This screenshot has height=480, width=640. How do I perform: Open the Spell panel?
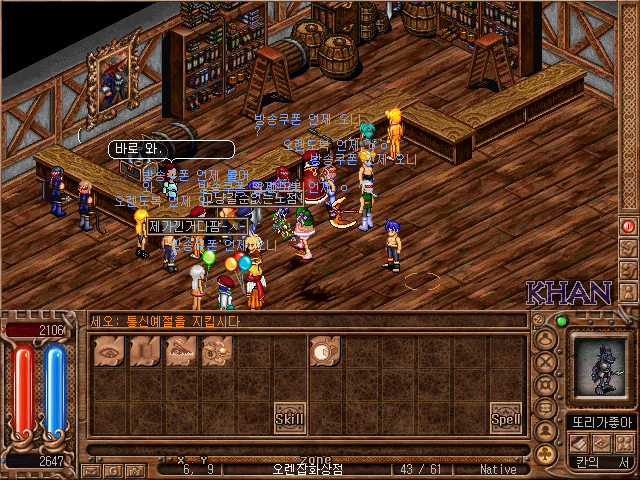[x=506, y=417]
